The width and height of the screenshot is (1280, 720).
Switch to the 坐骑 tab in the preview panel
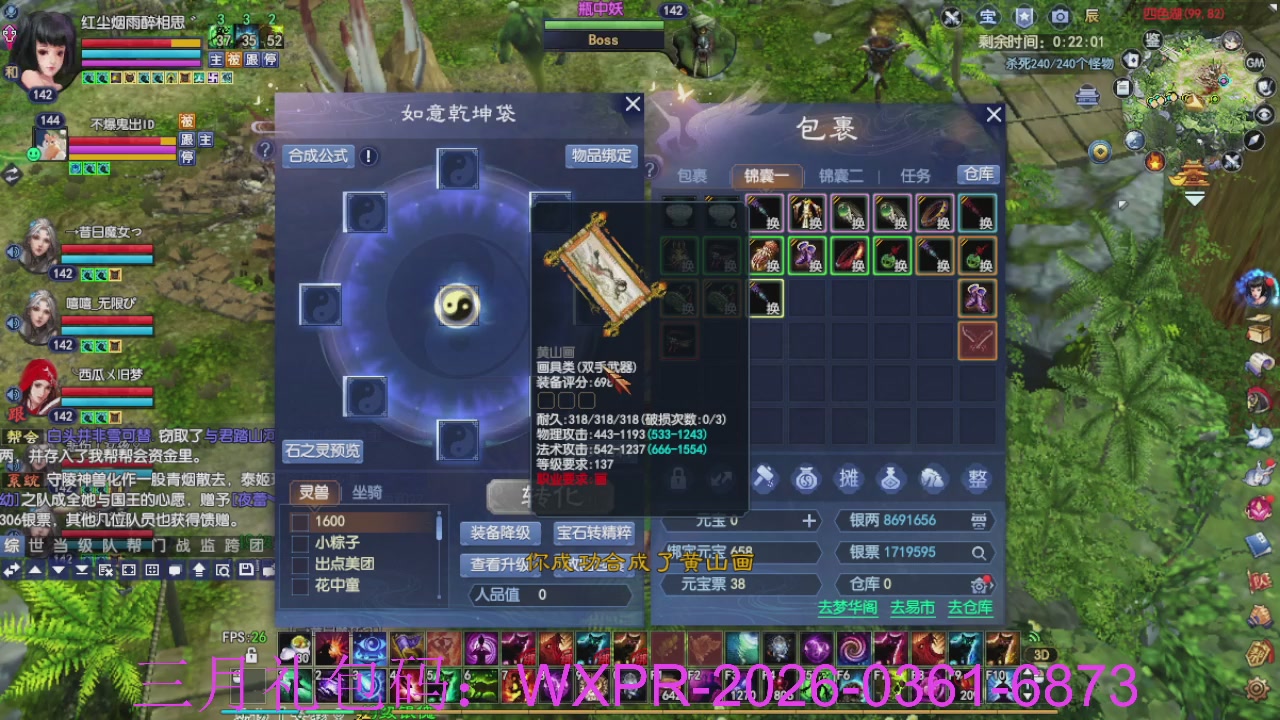[x=367, y=492]
